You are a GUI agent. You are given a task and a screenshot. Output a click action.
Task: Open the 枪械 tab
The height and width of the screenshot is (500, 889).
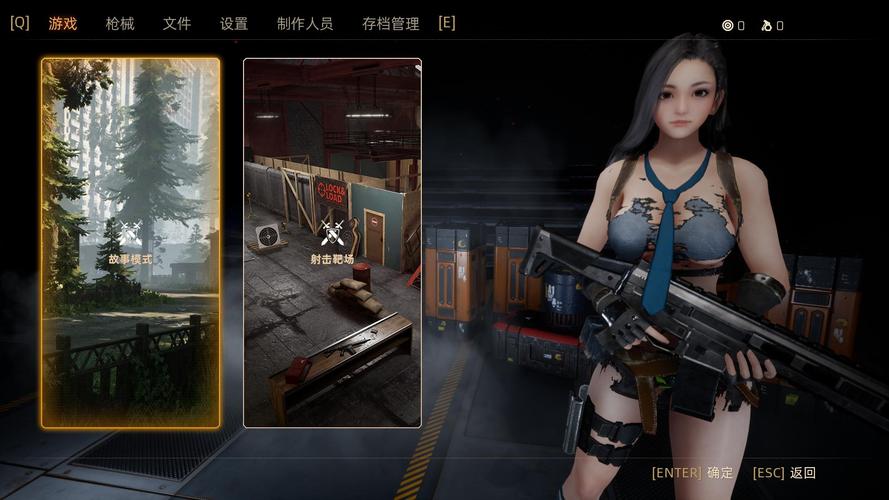120,23
